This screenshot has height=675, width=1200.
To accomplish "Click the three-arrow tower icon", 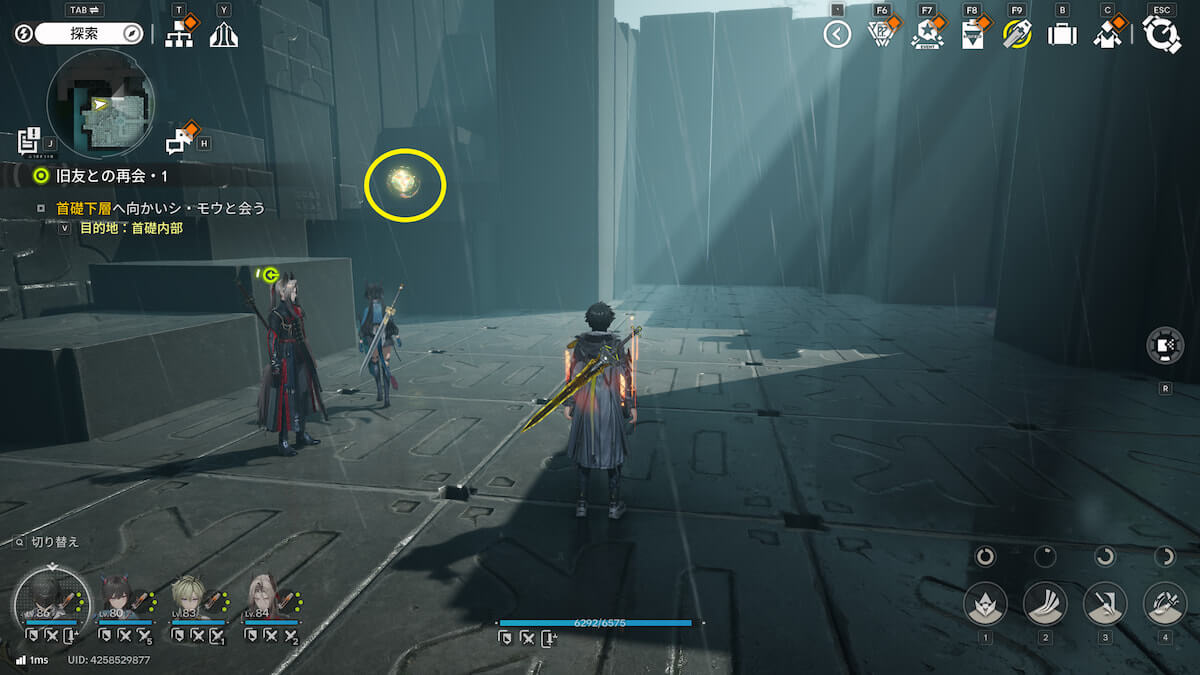I will pyautogui.click(x=223, y=35).
